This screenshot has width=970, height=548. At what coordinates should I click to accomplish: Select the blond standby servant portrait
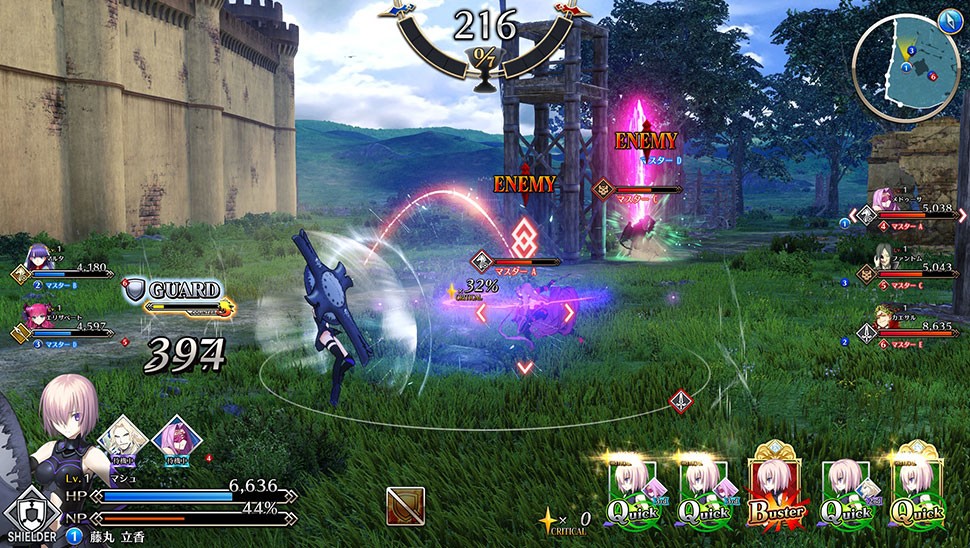(122, 438)
